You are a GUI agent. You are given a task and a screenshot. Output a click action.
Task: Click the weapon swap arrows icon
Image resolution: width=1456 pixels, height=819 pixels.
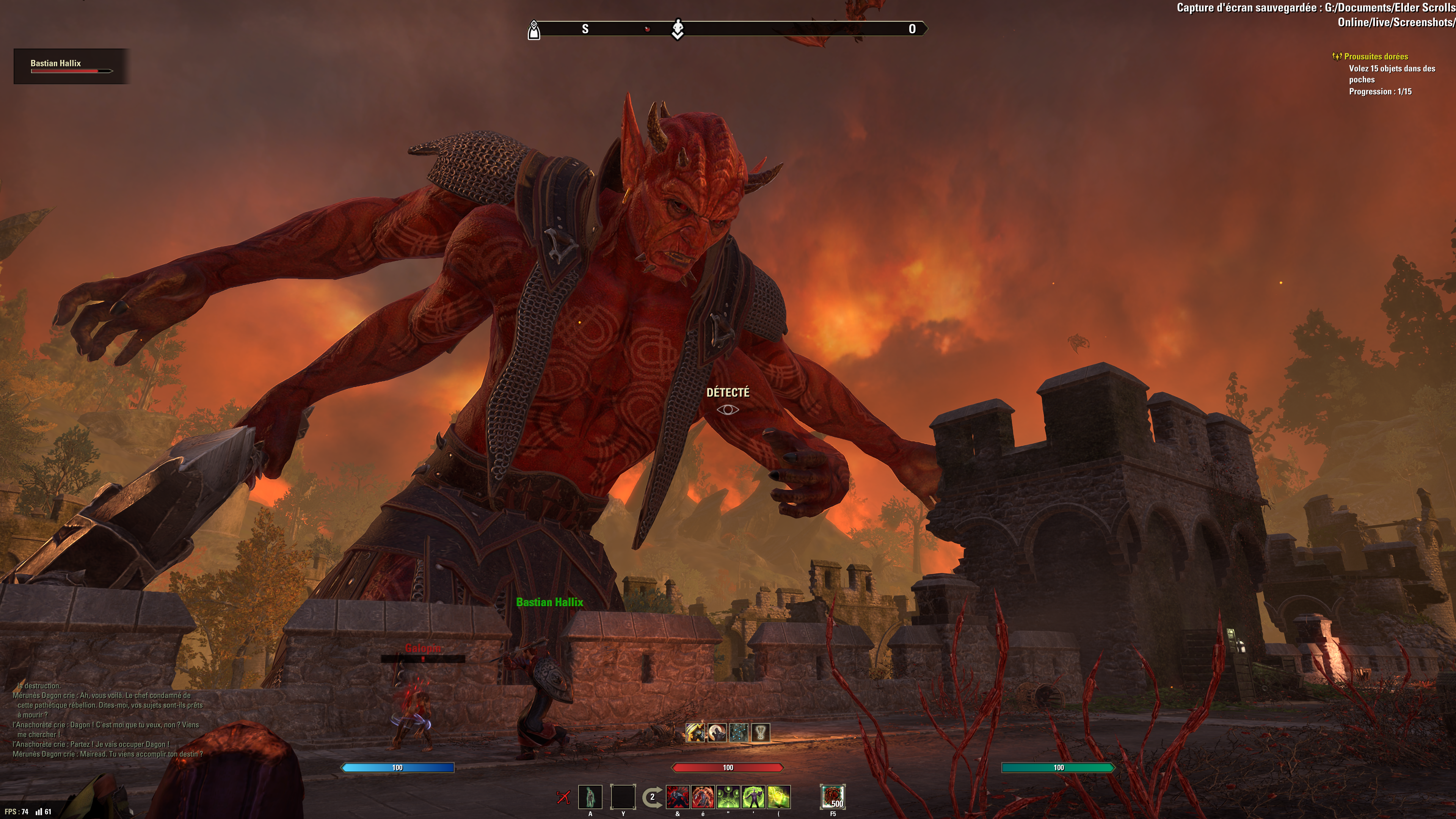(652, 797)
